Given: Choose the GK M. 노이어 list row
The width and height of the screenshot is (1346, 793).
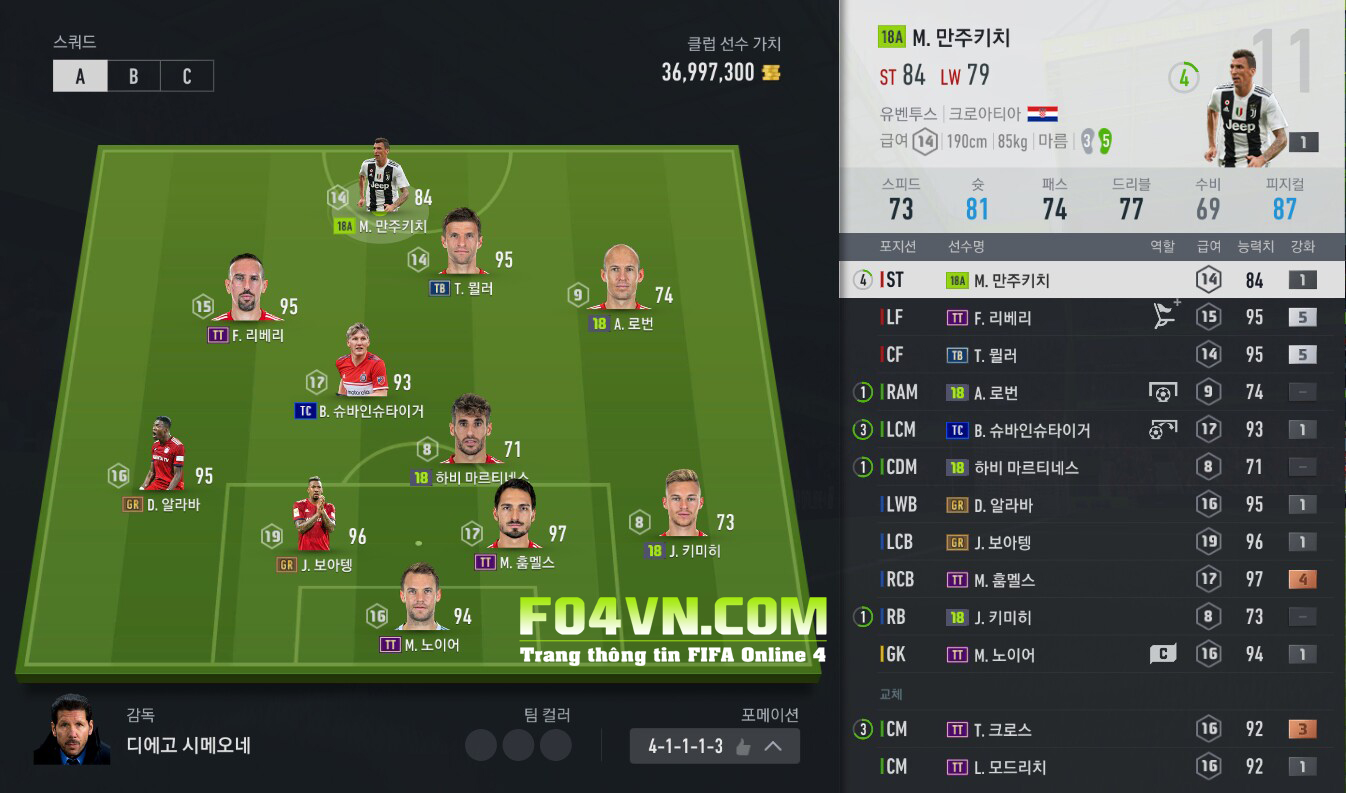Looking at the screenshot, I should point(1092,655).
